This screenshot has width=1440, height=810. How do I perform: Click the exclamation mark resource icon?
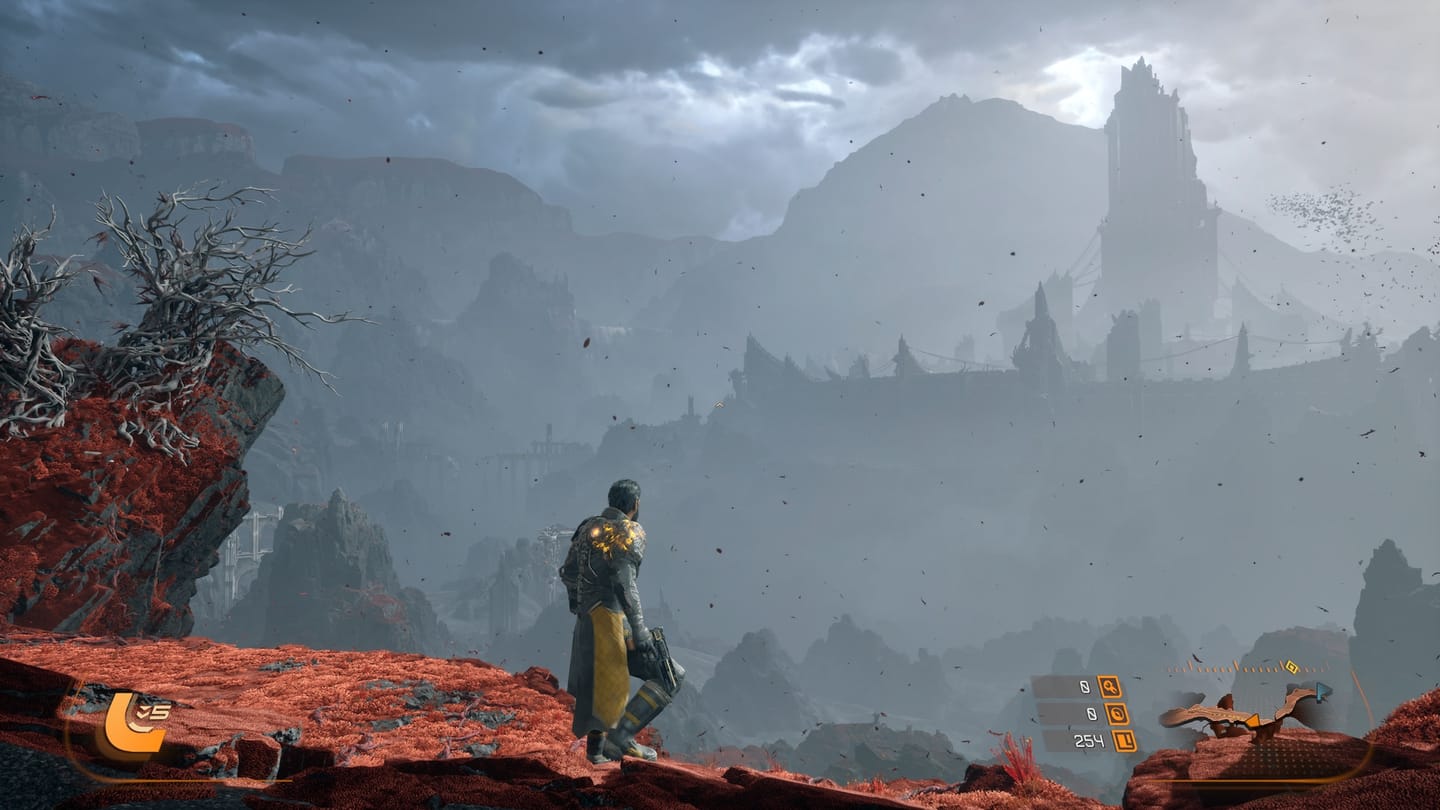1123,741
